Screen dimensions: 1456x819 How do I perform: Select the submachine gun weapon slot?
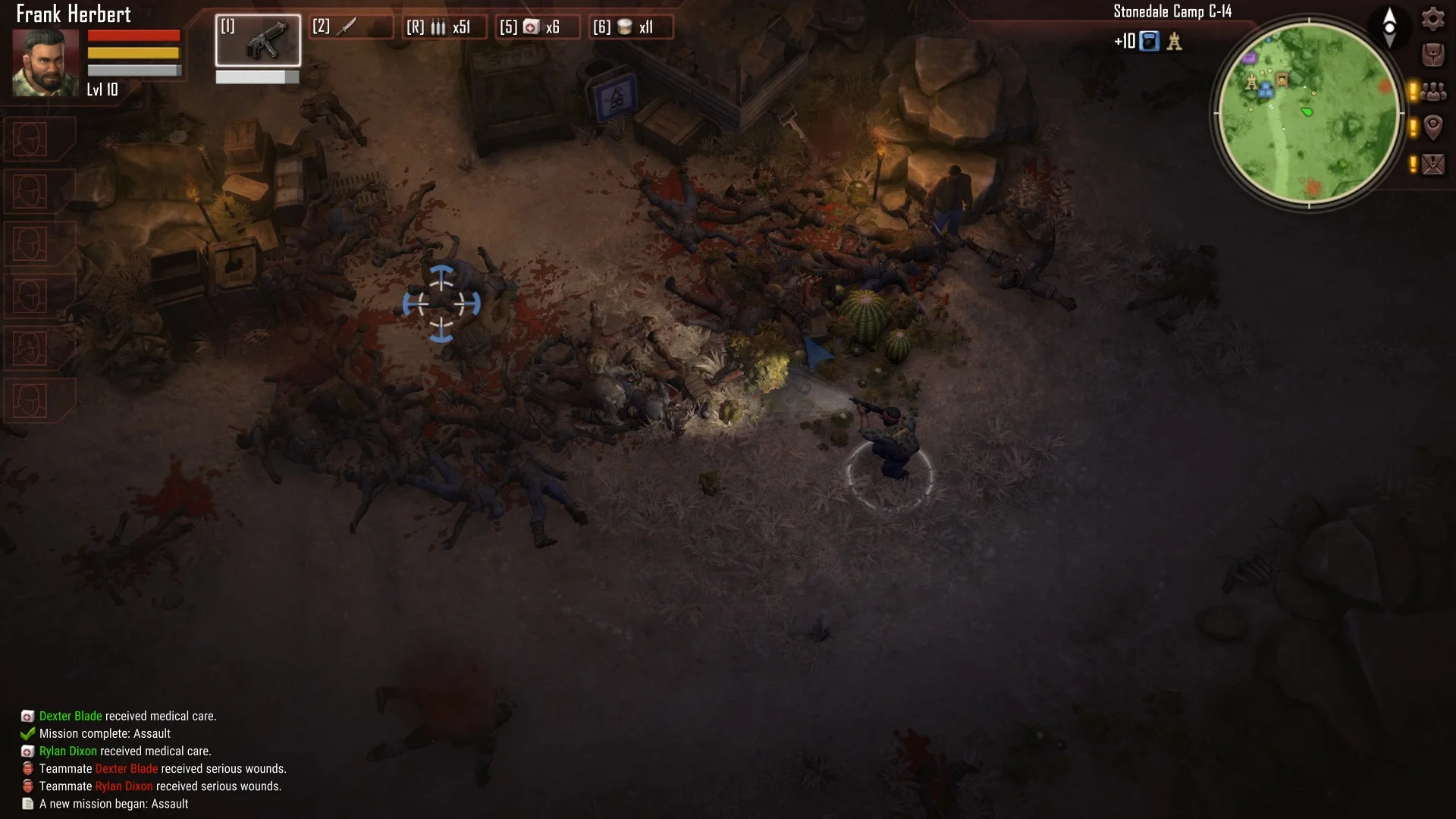pos(258,40)
